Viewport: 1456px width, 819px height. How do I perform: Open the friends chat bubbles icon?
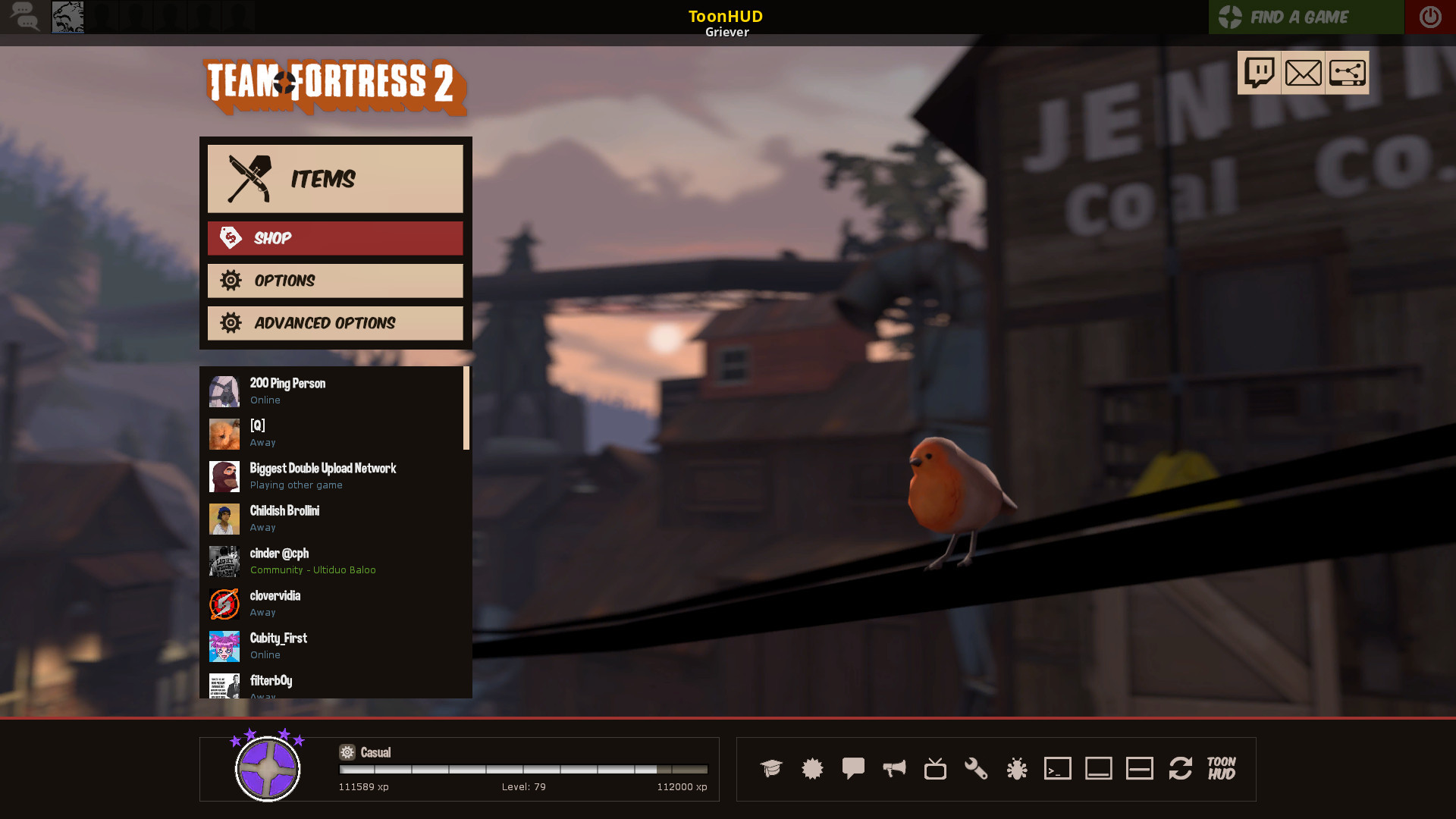pyautogui.click(x=25, y=17)
